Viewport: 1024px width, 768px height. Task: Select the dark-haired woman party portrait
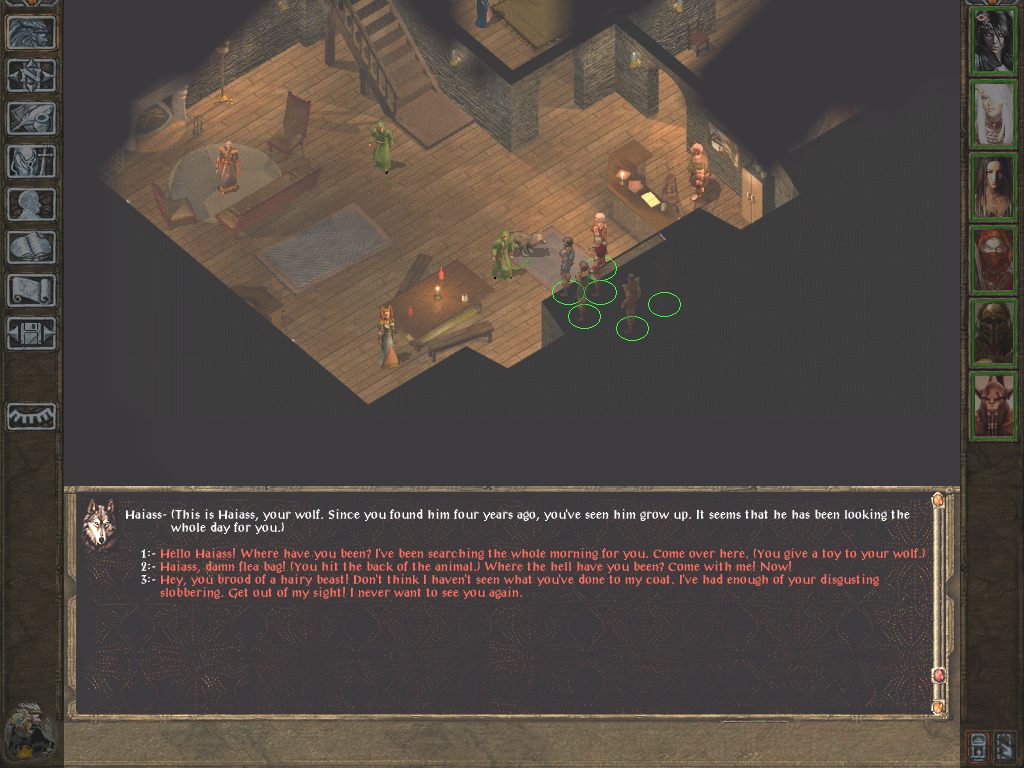993,41
